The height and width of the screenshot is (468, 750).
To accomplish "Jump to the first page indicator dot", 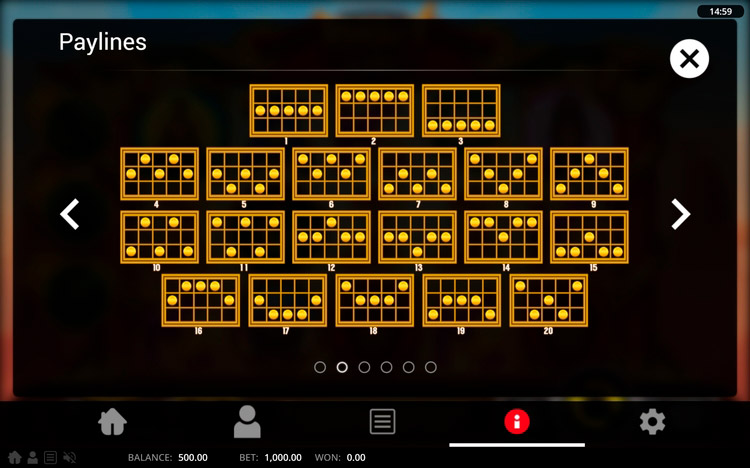I will pos(320,367).
